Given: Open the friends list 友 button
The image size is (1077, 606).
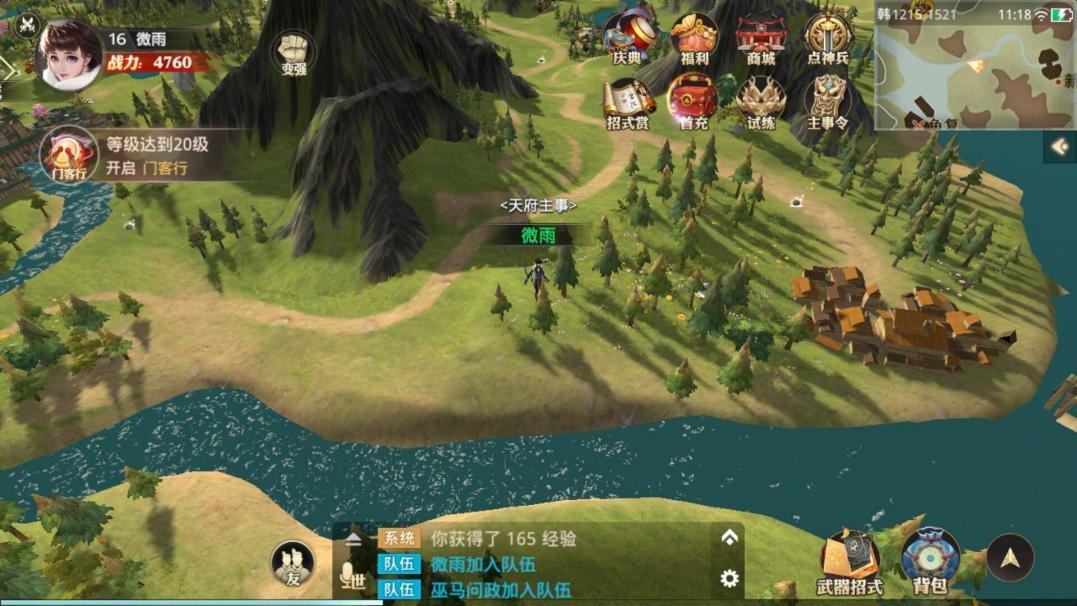Looking at the screenshot, I should (x=293, y=564).
